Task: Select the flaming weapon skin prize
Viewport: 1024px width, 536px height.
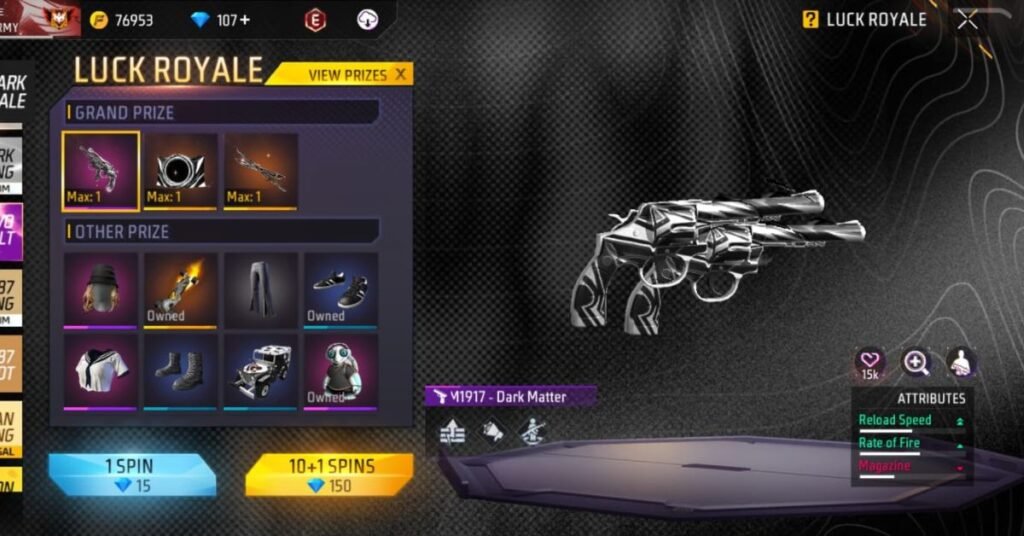Action: [x=180, y=289]
